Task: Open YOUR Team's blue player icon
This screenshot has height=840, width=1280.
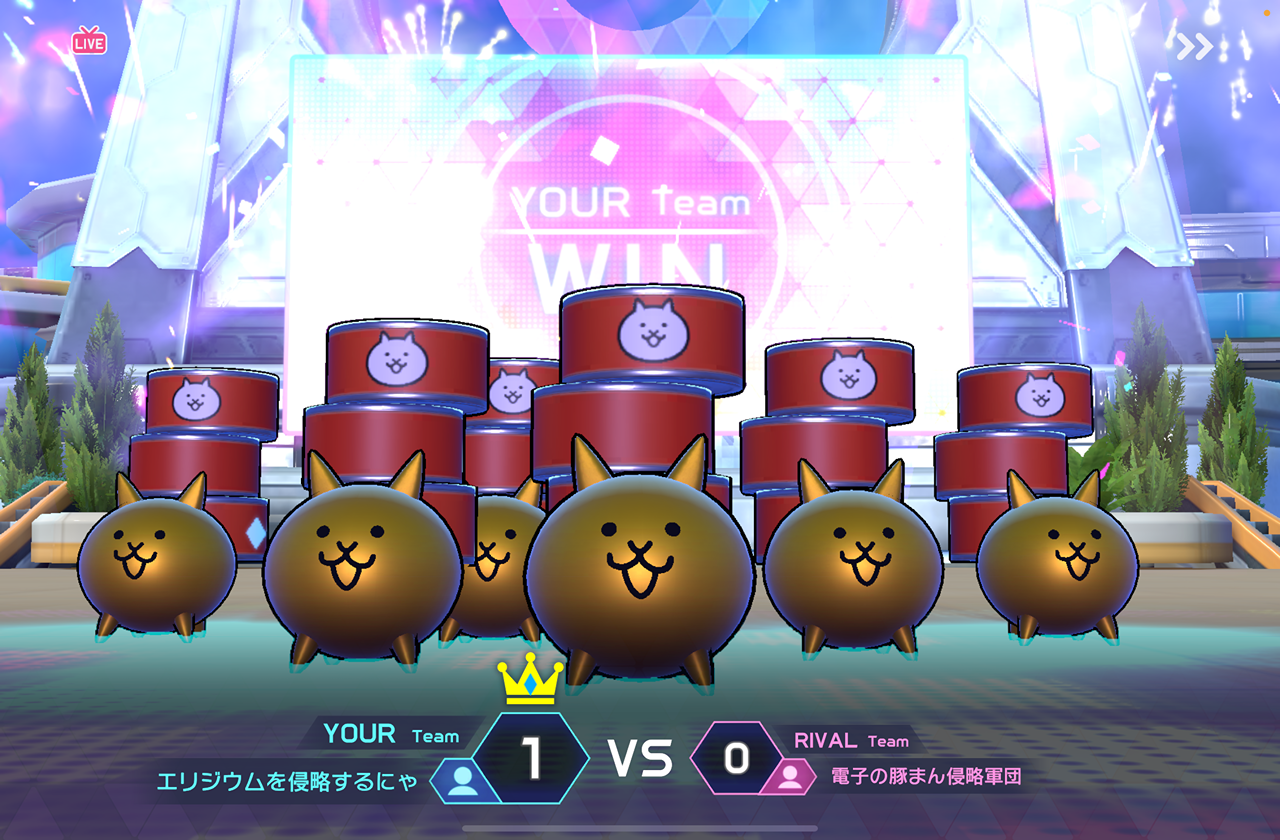Action: 462,781
